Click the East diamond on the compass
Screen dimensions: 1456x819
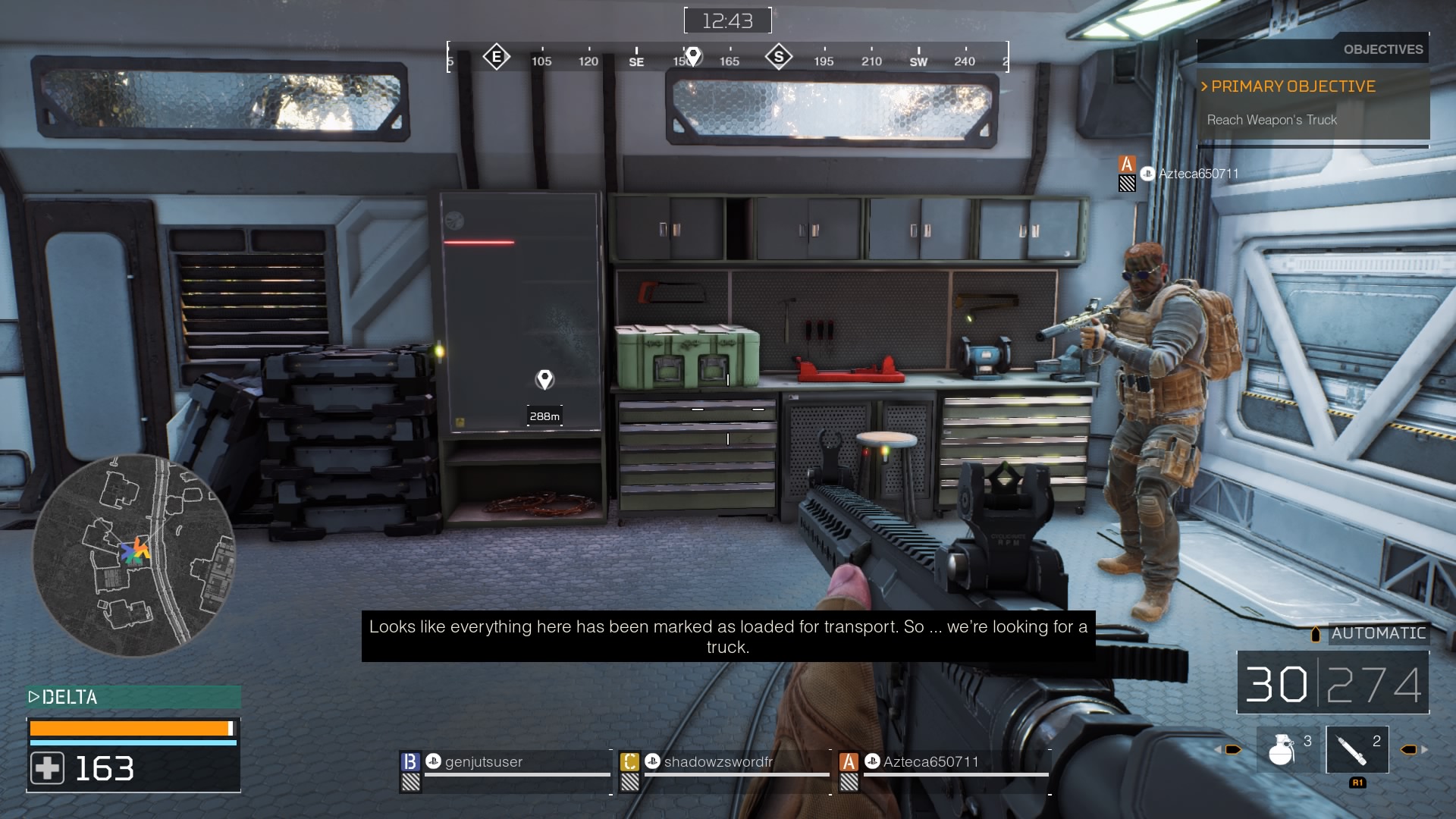pos(496,57)
